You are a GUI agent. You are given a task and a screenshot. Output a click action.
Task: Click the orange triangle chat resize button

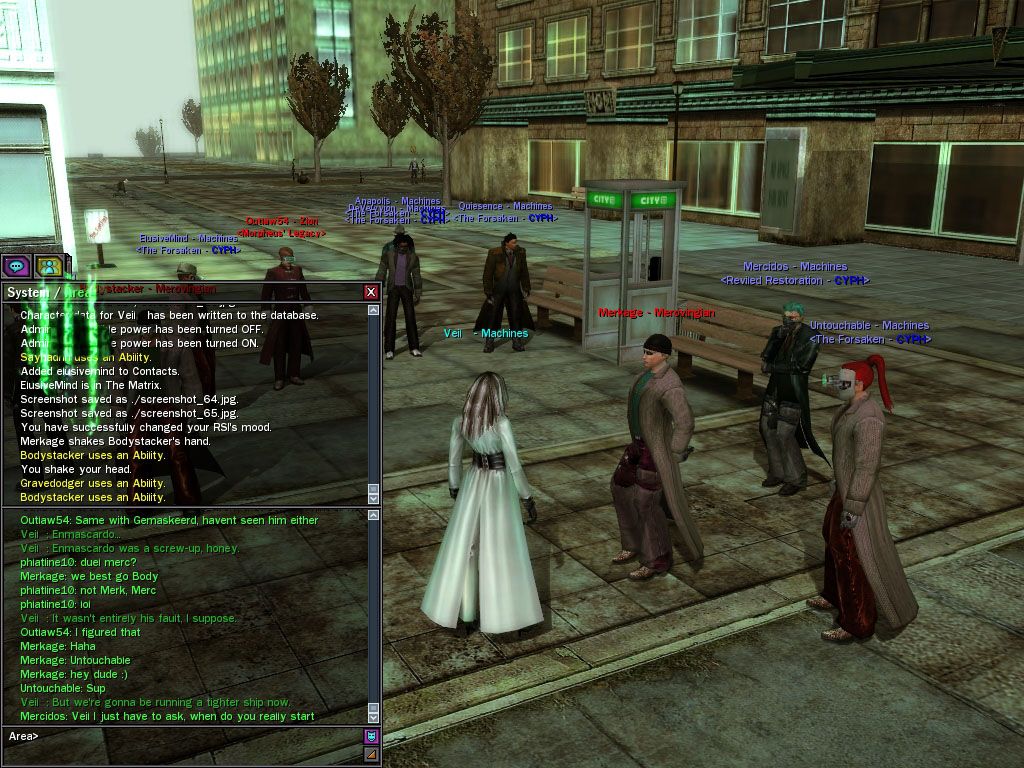371,754
